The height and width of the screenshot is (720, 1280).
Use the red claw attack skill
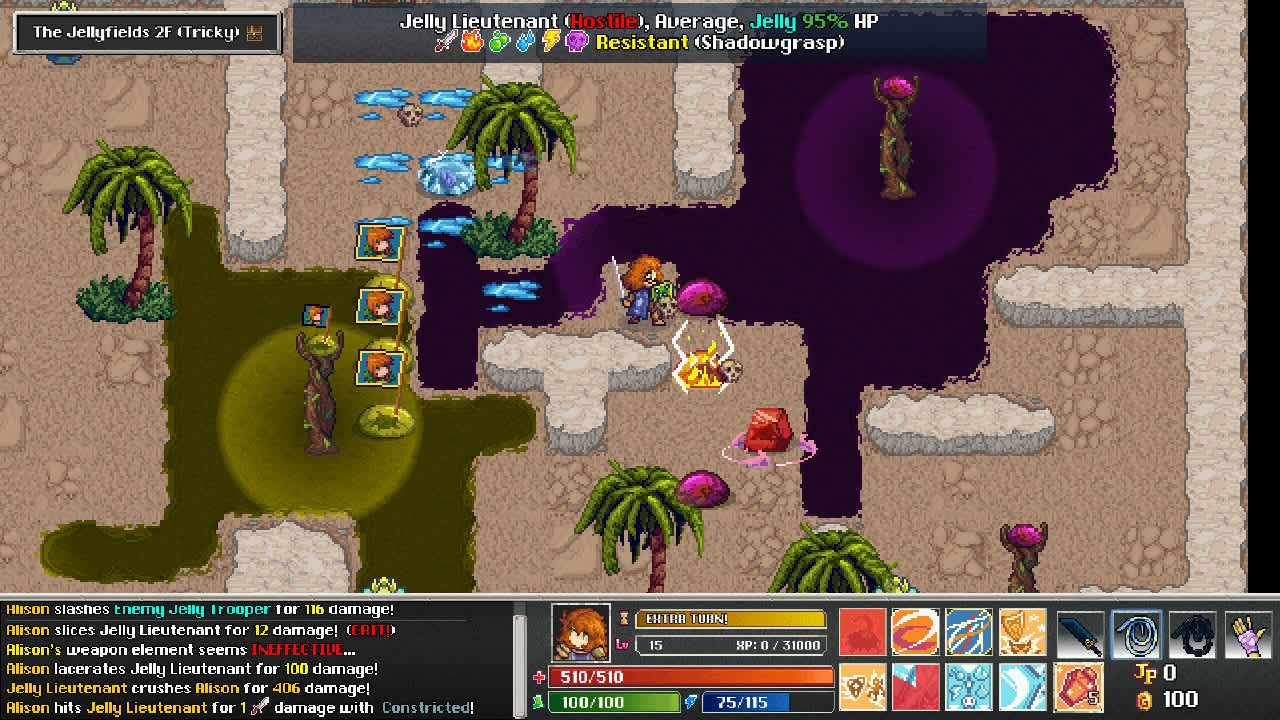(863, 633)
